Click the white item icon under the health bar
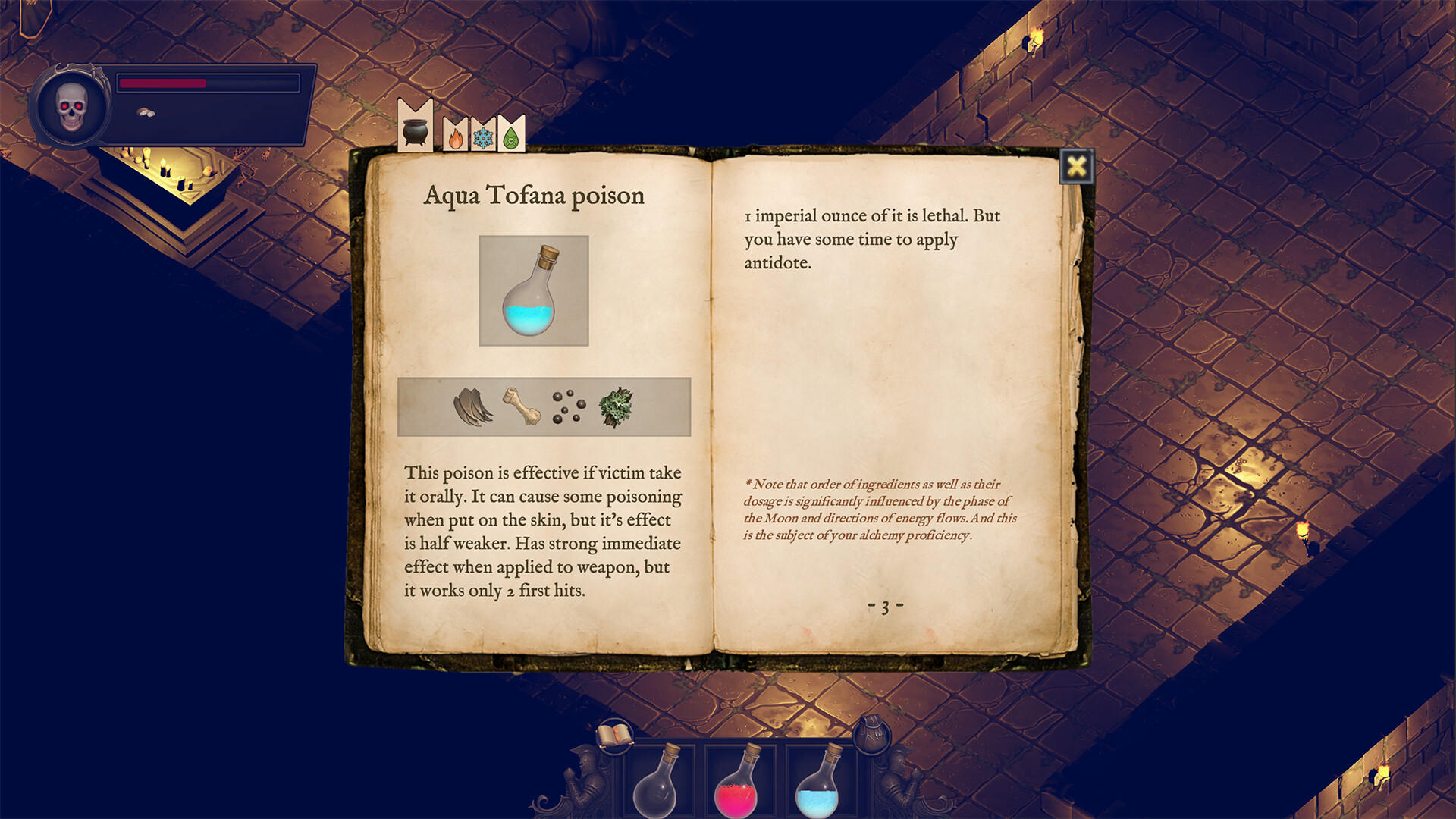The image size is (1456, 819). click(145, 111)
